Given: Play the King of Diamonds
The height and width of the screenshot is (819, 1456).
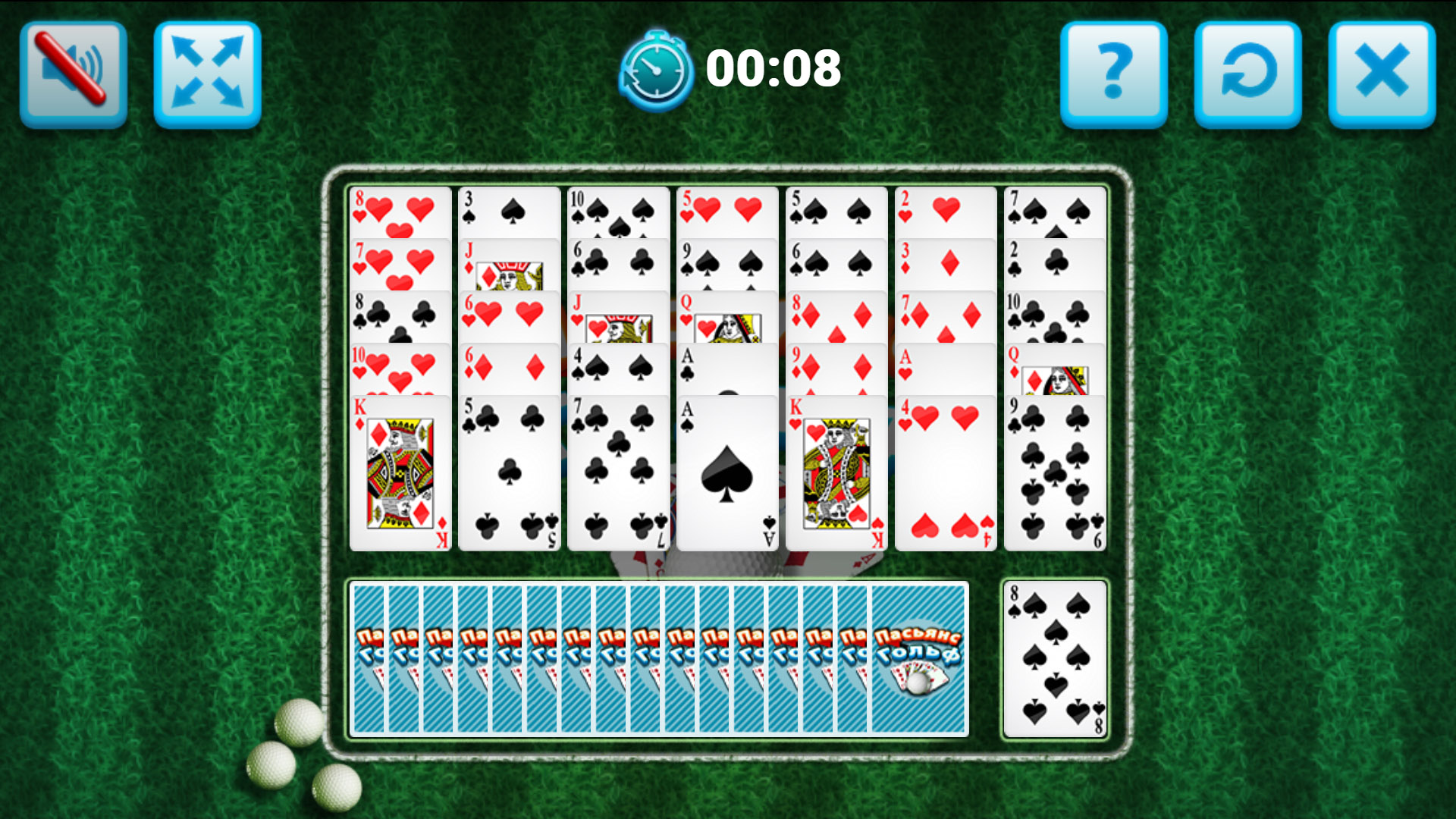Looking at the screenshot, I should coord(398,470).
